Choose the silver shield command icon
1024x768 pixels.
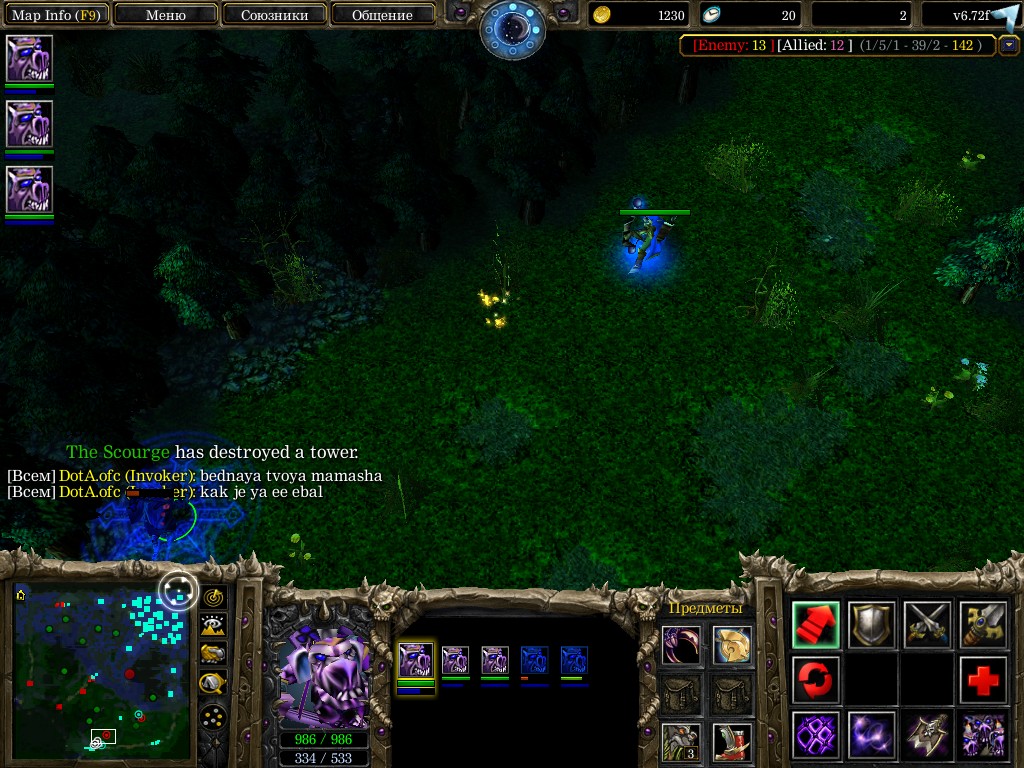point(872,624)
